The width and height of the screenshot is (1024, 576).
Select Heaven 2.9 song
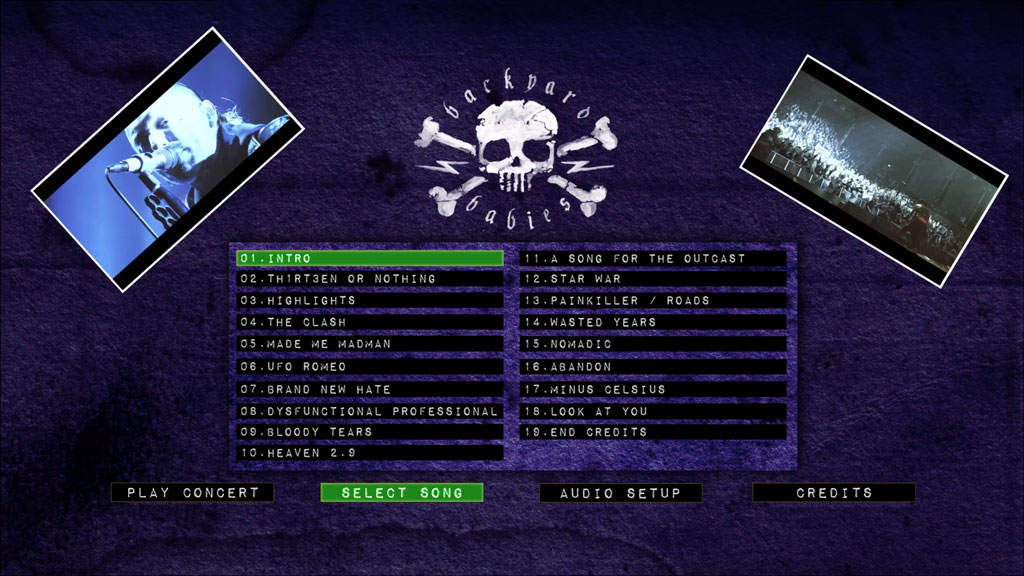coord(369,453)
